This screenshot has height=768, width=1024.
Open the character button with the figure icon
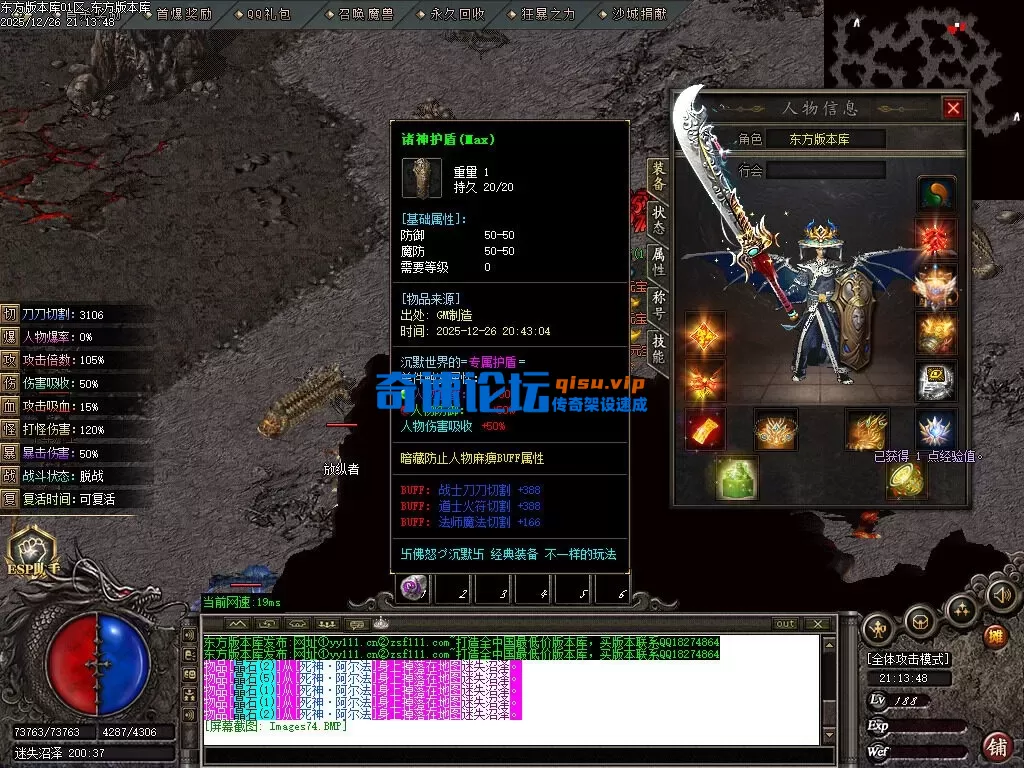[879, 628]
